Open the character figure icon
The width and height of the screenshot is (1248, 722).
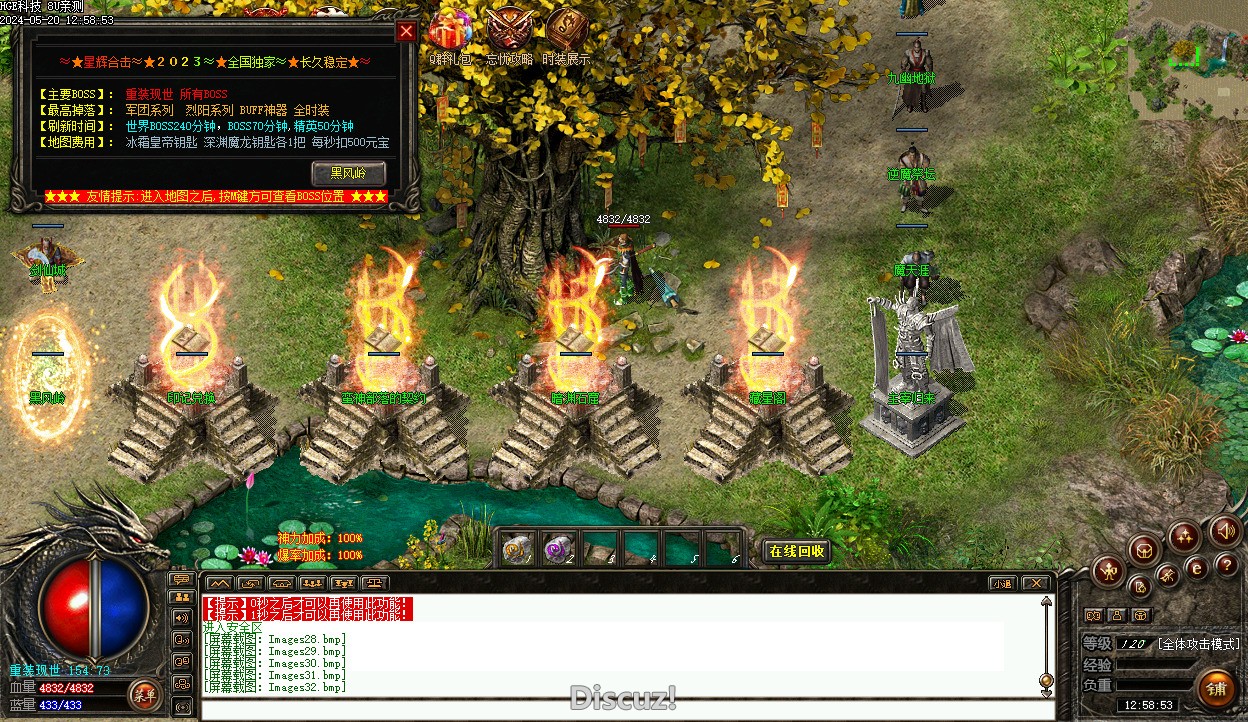tap(1109, 571)
